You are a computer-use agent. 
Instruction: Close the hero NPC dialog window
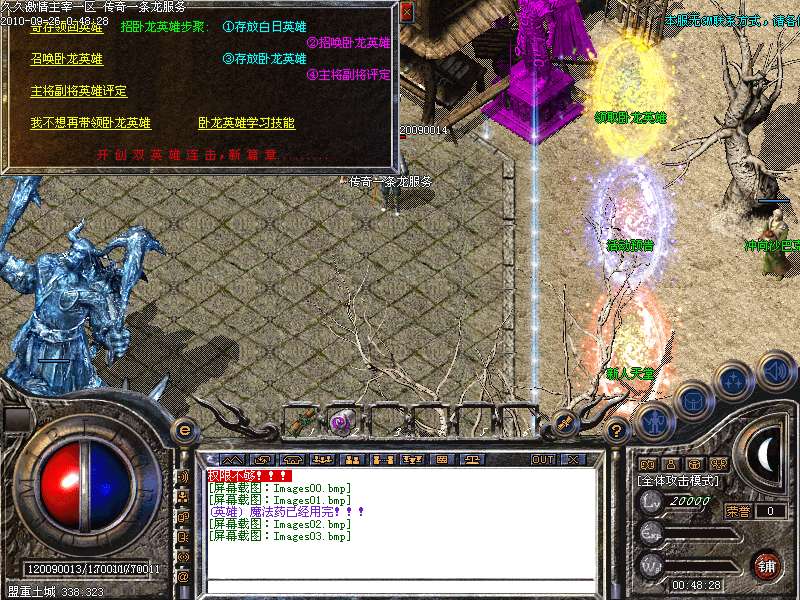406,12
